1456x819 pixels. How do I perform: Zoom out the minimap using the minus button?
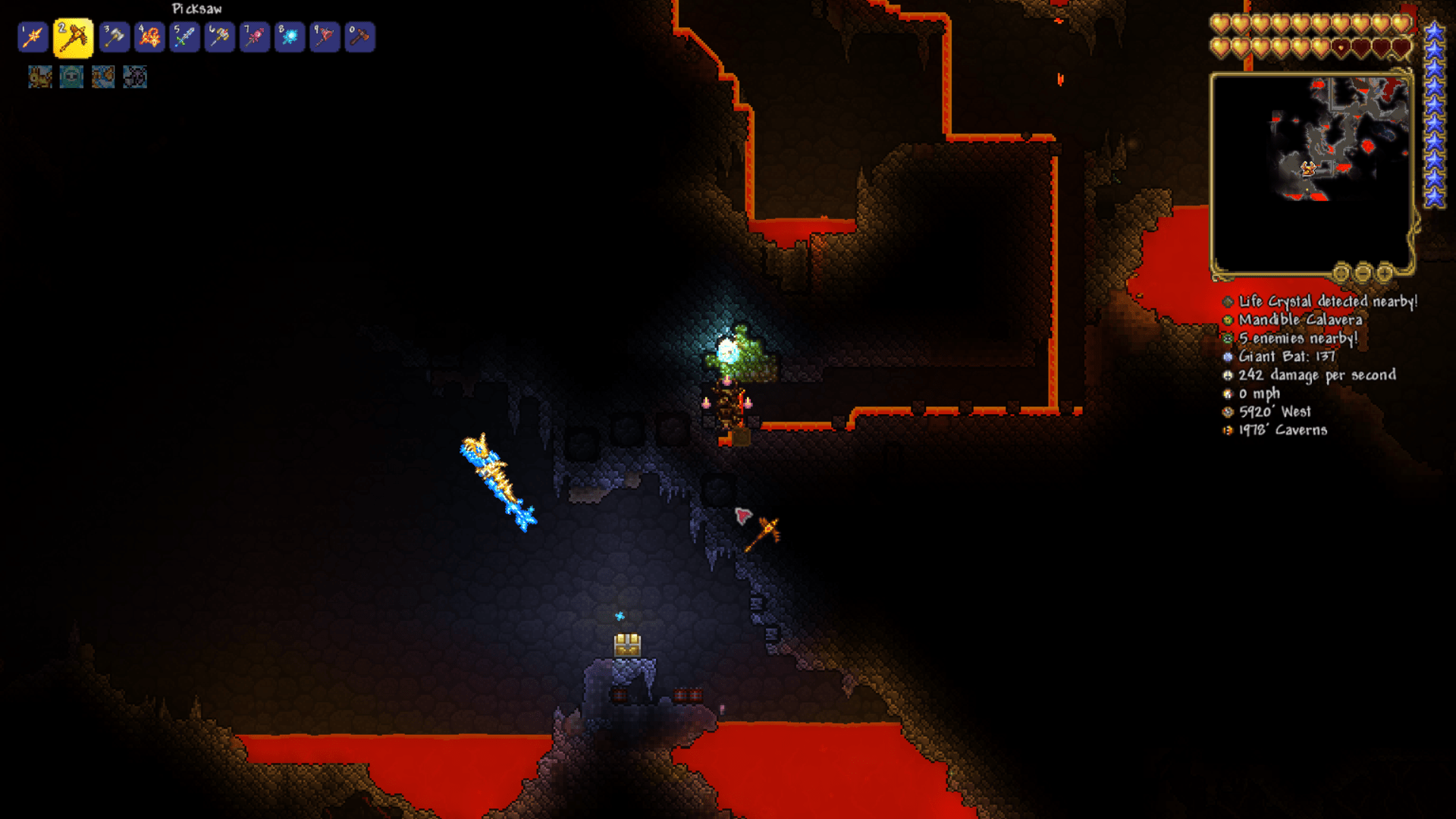[x=1363, y=273]
